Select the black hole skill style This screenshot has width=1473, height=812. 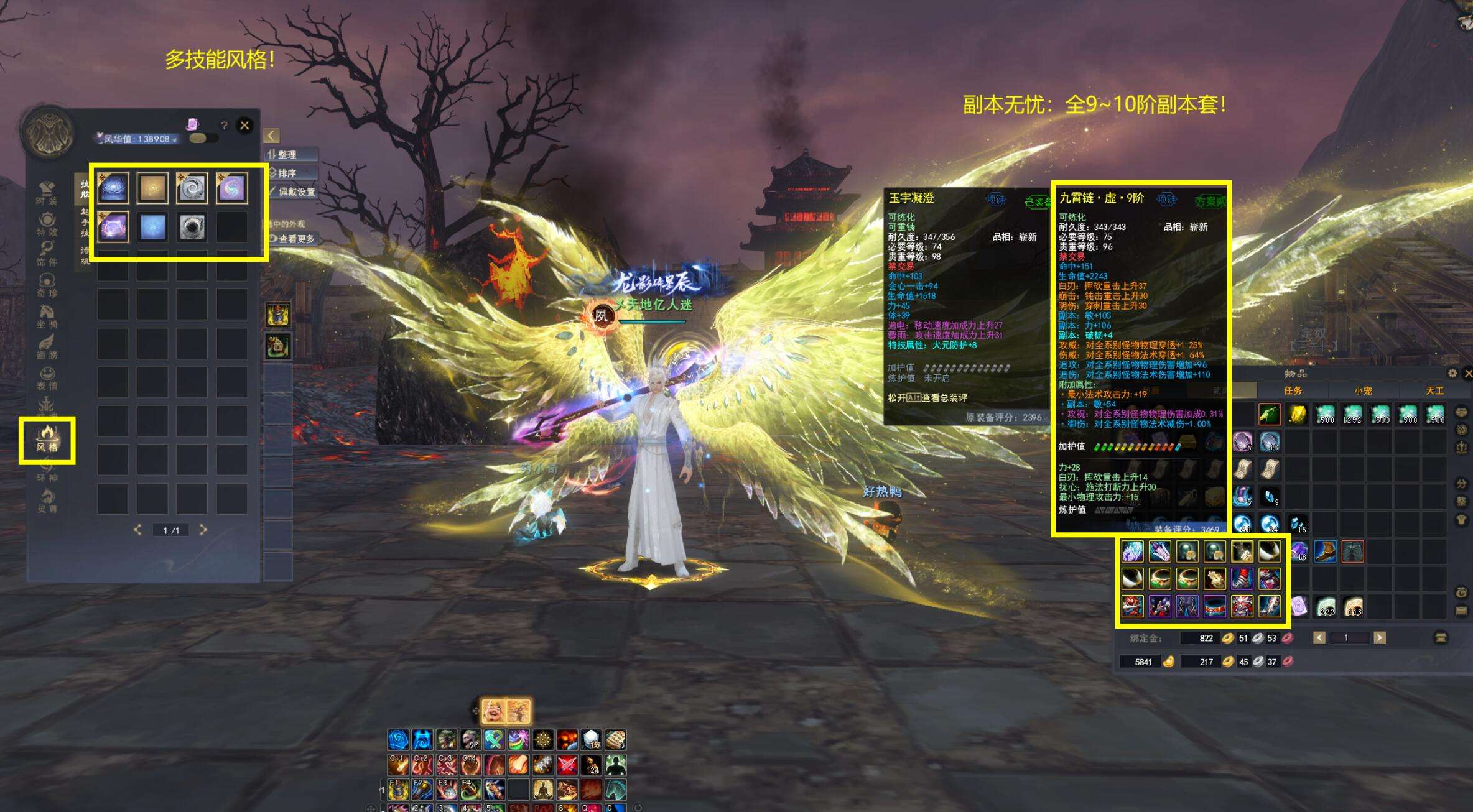click(192, 227)
